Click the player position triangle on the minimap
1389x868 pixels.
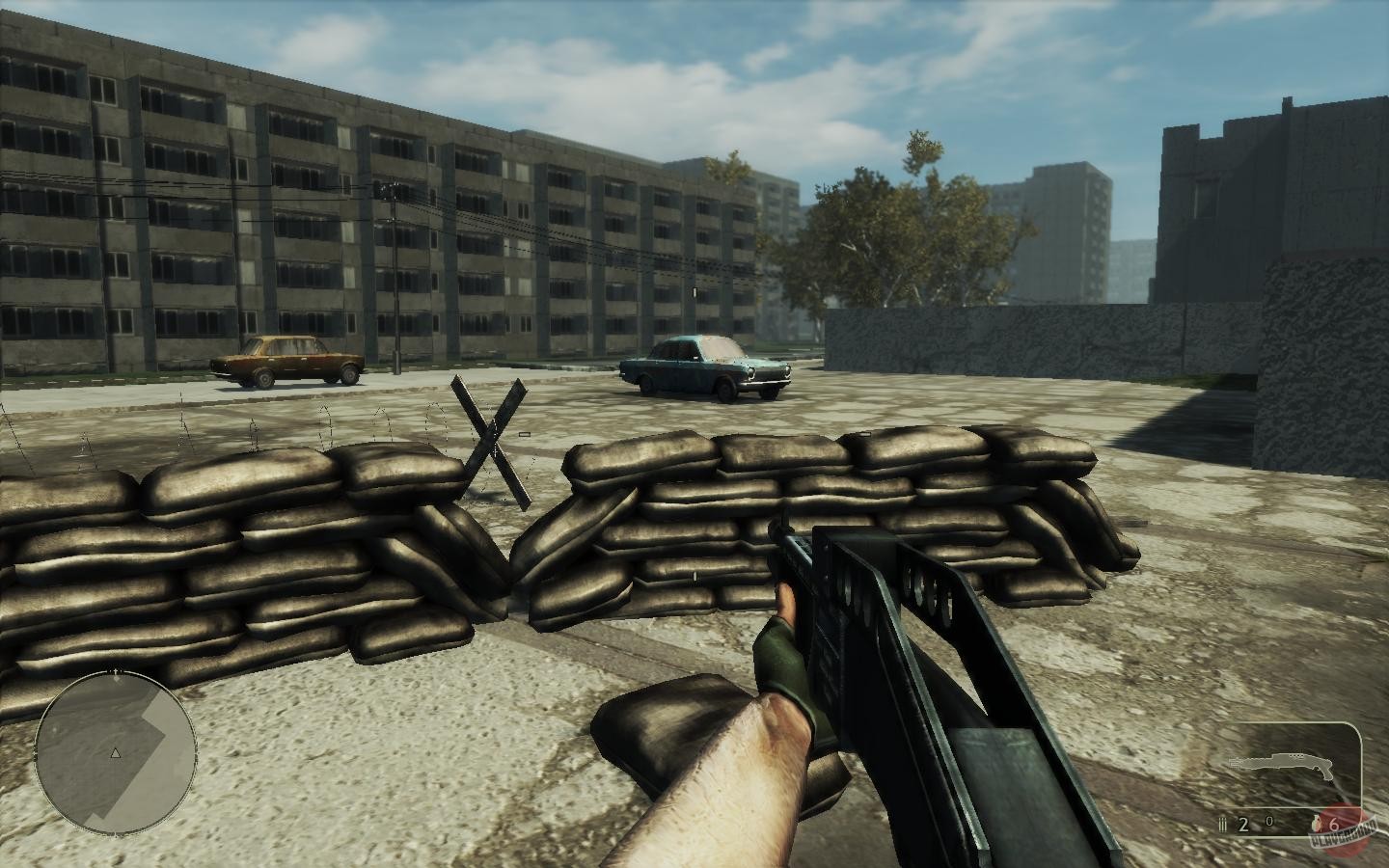pos(116,751)
